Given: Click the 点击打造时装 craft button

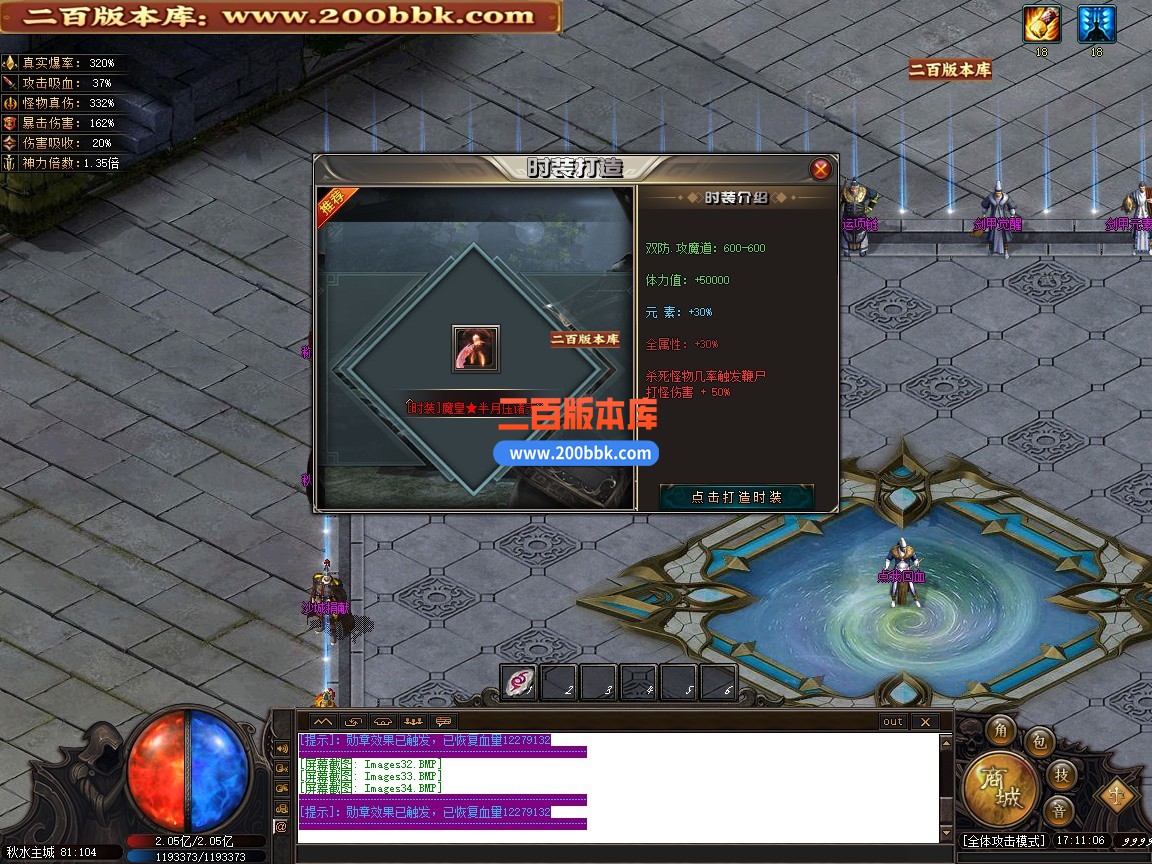Looking at the screenshot, I should pos(737,497).
